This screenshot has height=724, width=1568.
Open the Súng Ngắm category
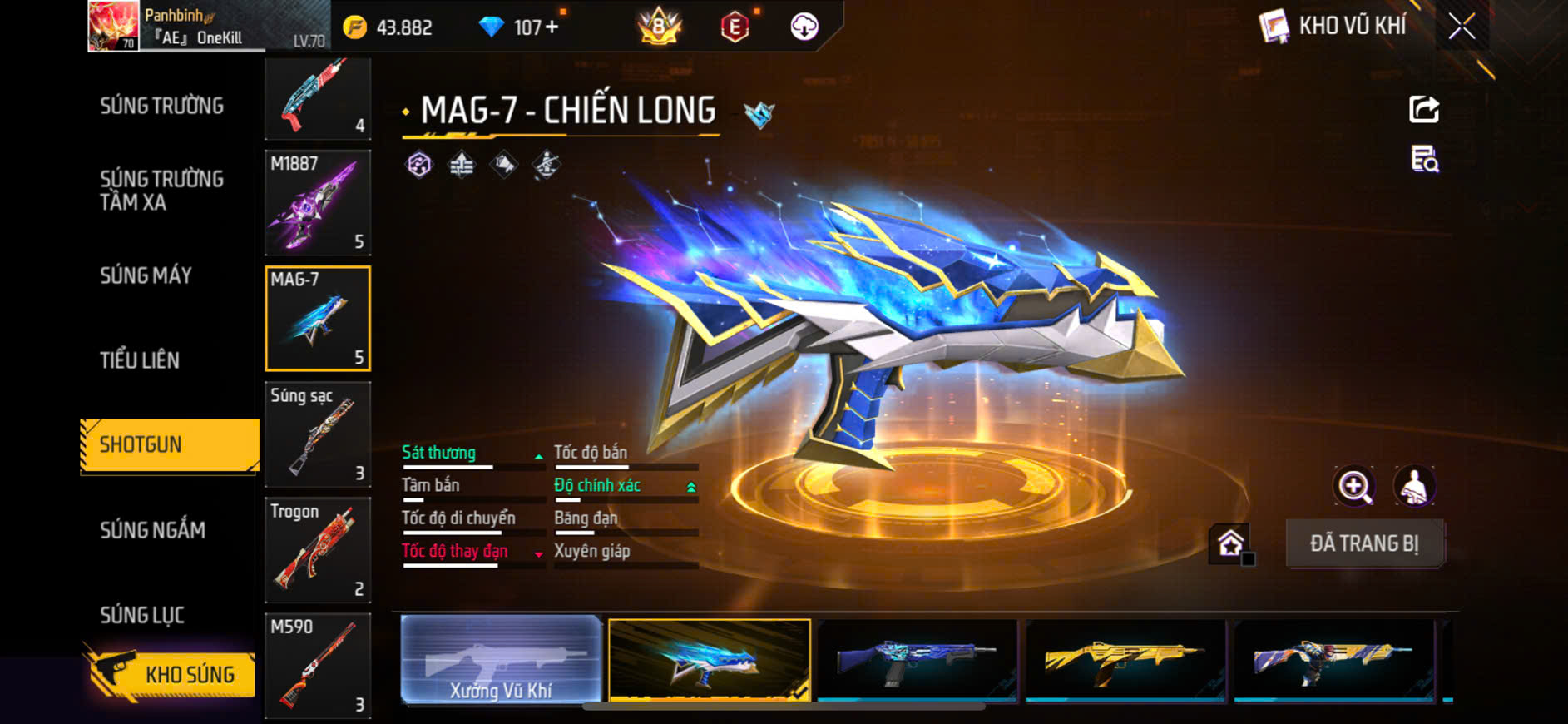pos(152,530)
